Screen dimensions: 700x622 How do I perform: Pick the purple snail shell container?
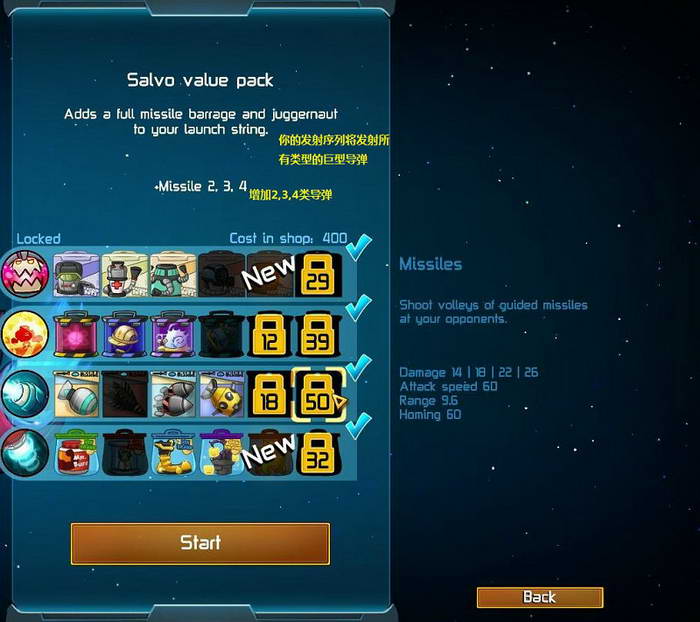coord(173,334)
